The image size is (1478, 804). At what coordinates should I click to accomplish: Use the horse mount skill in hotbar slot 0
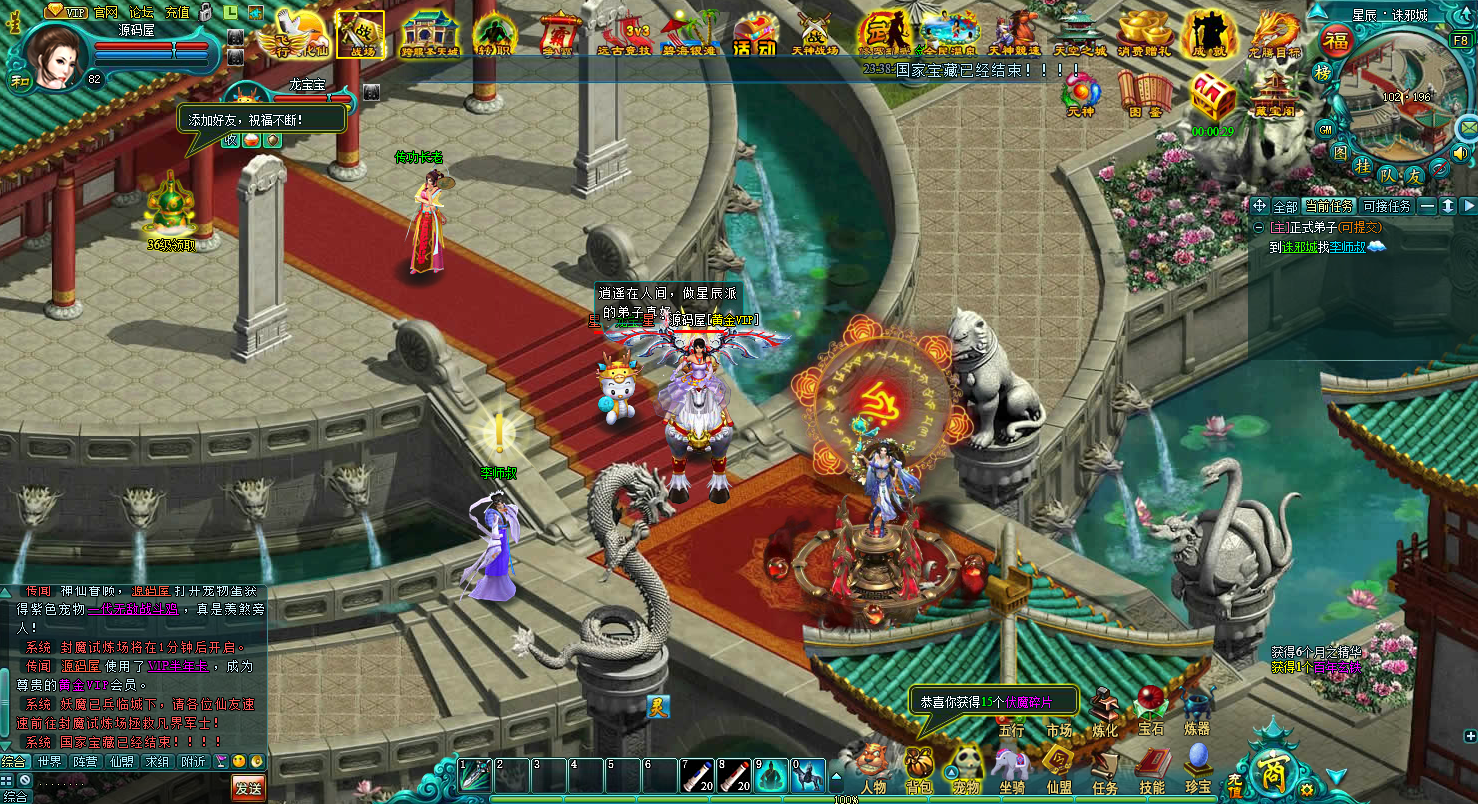(808, 777)
